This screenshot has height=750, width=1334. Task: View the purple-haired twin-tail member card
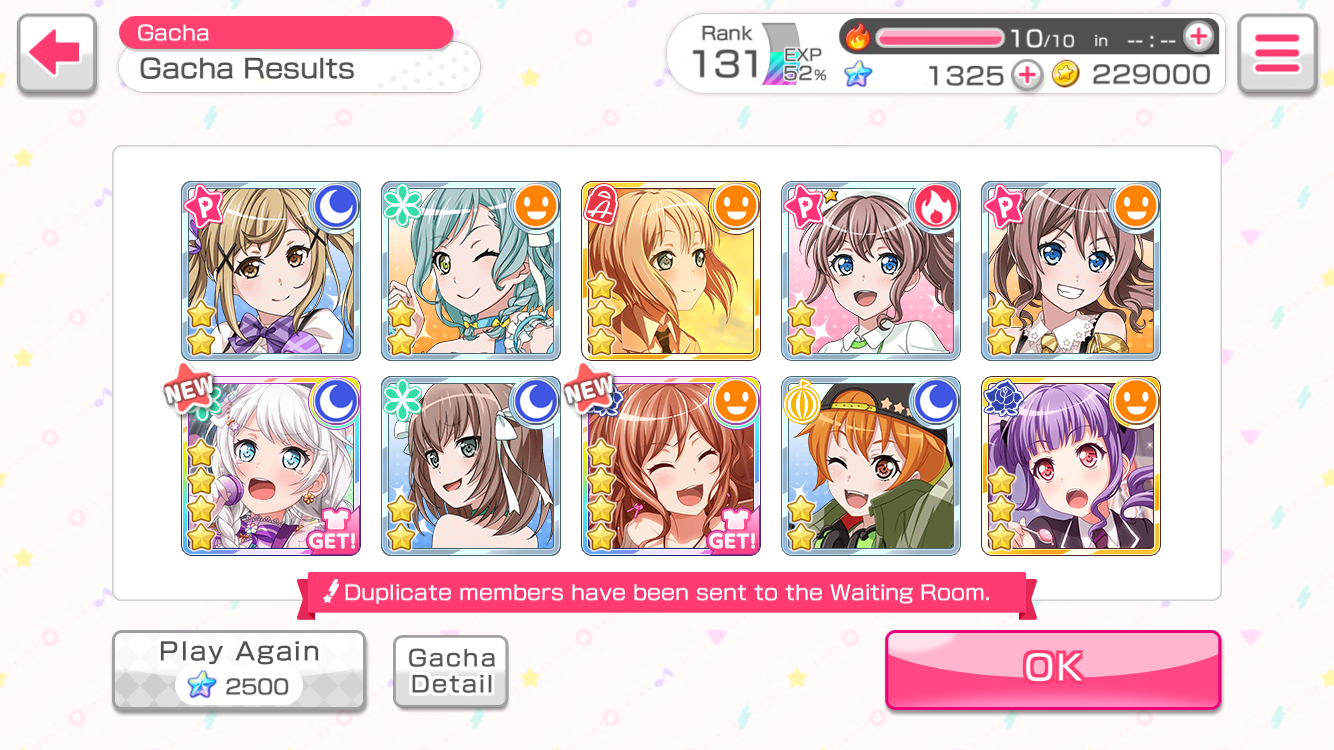(1071, 466)
